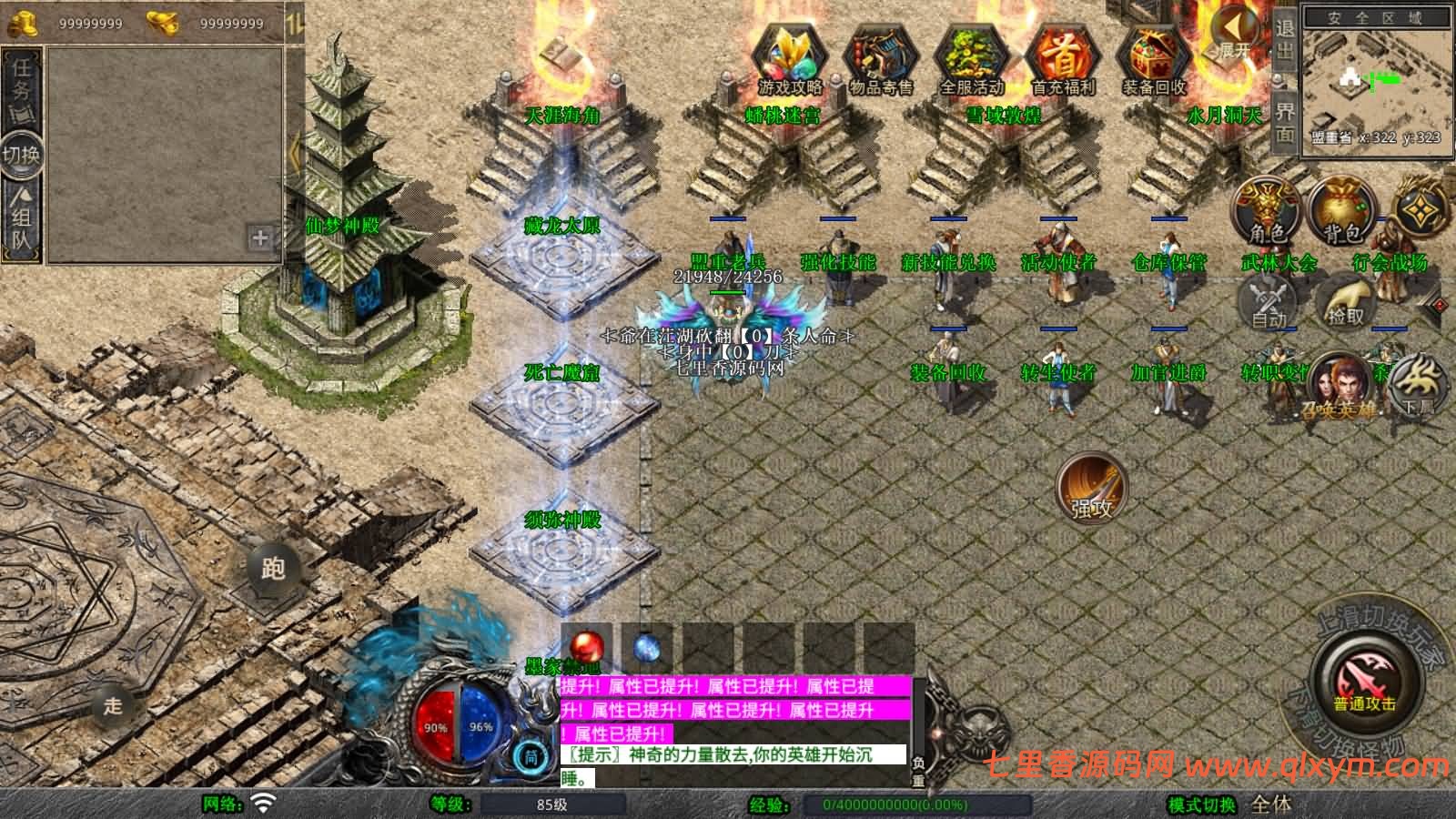Viewport: 1456px width, 819px height.
Task: Open the 物品寄售 consignment icon
Action: 880,56
